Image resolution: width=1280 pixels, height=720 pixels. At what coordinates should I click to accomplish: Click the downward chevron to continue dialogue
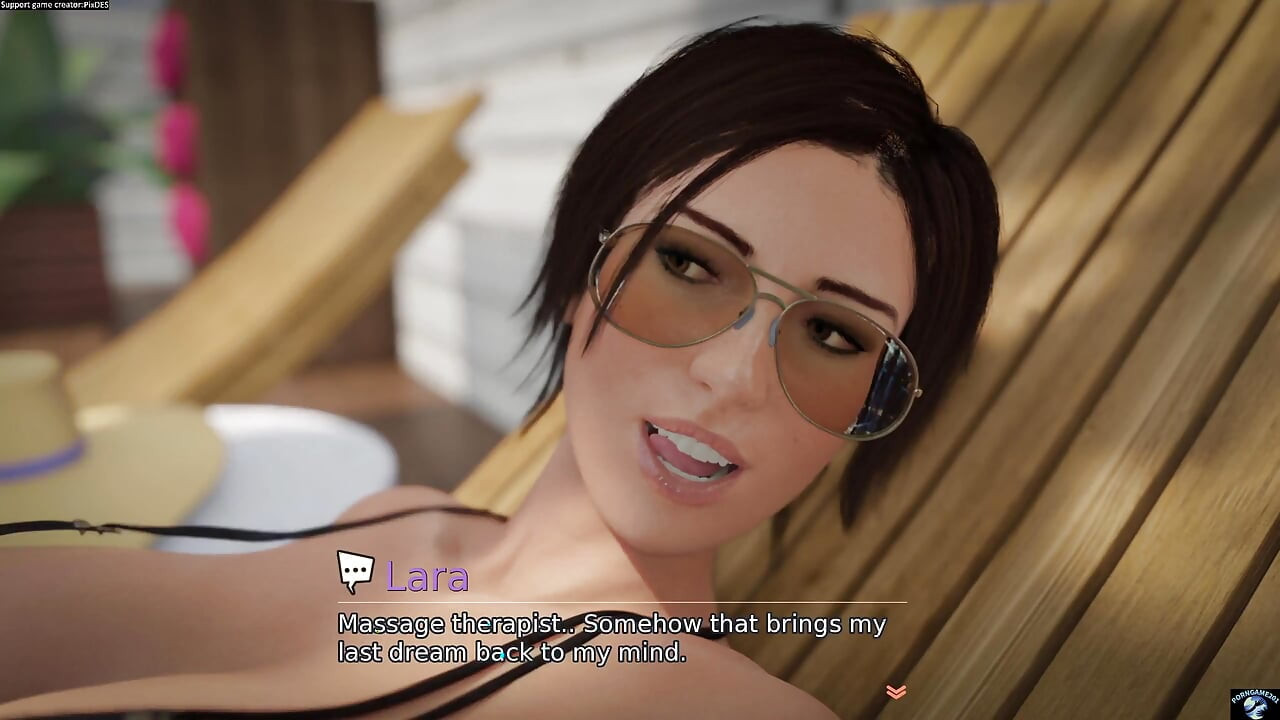[894, 690]
